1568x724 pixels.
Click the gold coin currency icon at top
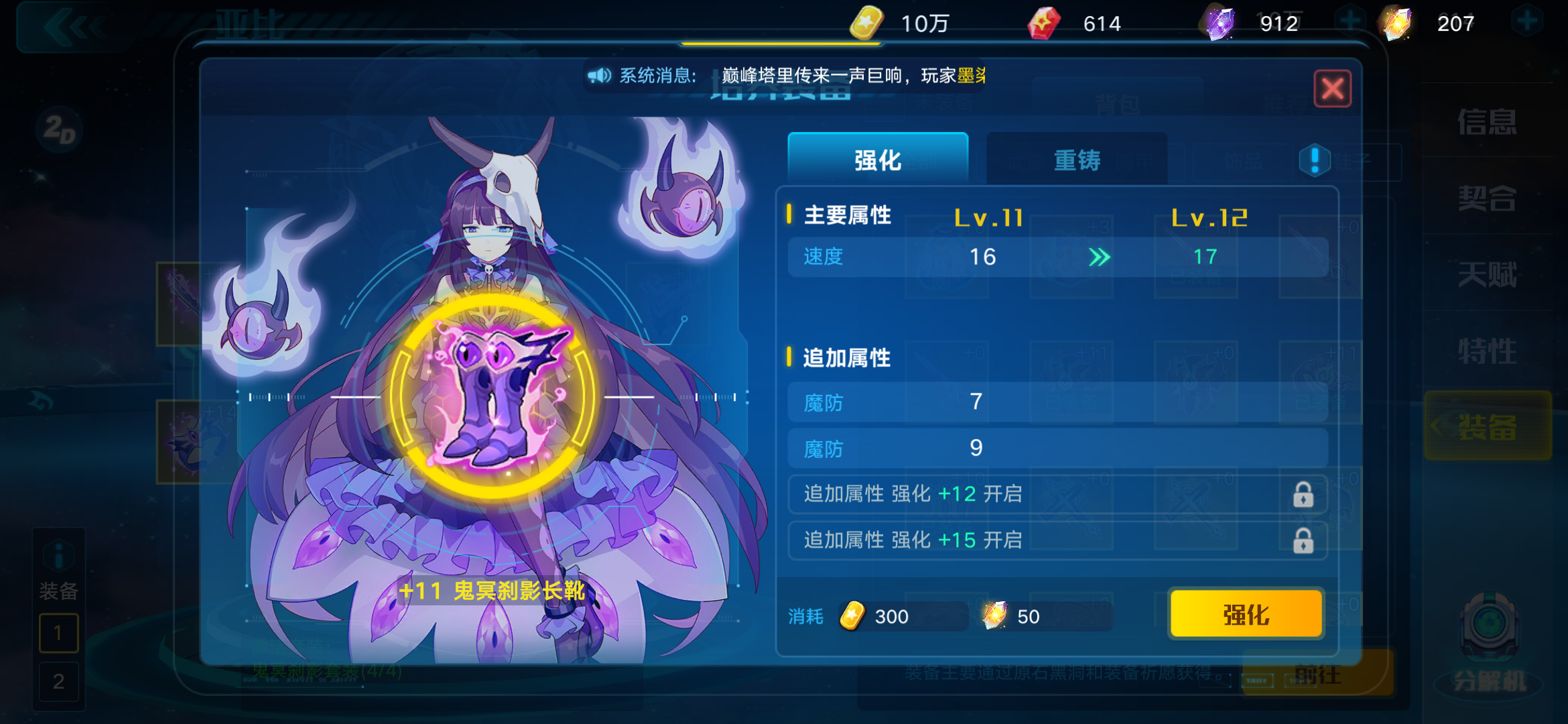[x=866, y=22]
